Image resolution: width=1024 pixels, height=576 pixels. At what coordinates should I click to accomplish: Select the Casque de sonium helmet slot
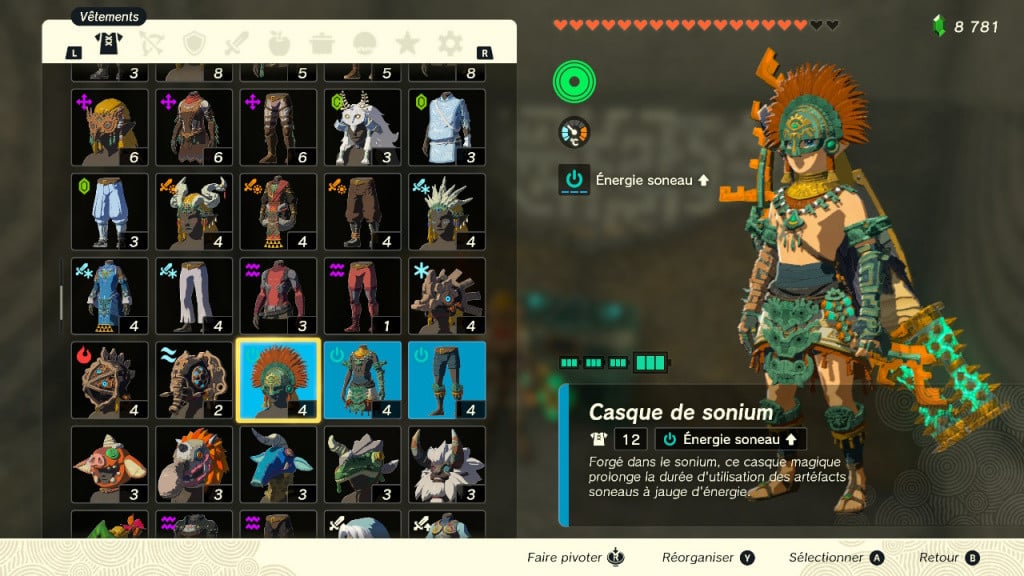pos(278,379)
